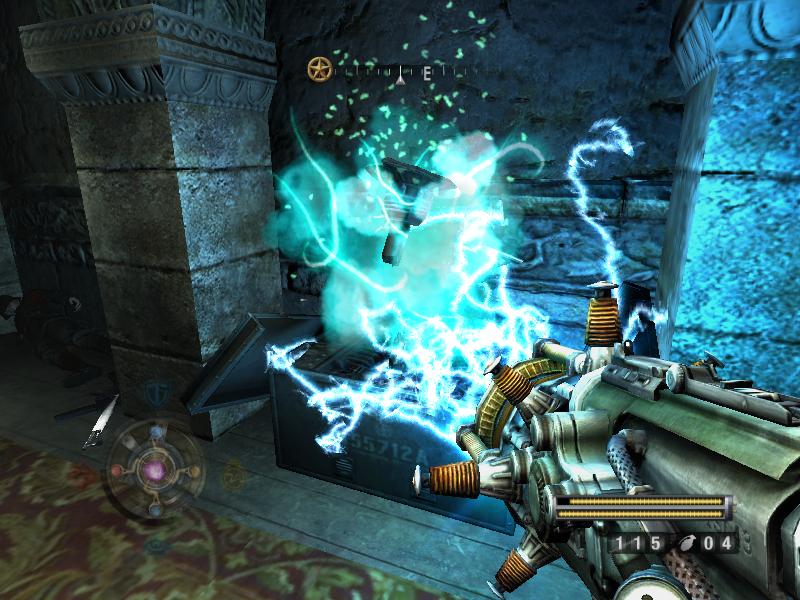The image size is (800, 600).
Task: Choose the blue shield power above the medallion
Action: [155, 392]
